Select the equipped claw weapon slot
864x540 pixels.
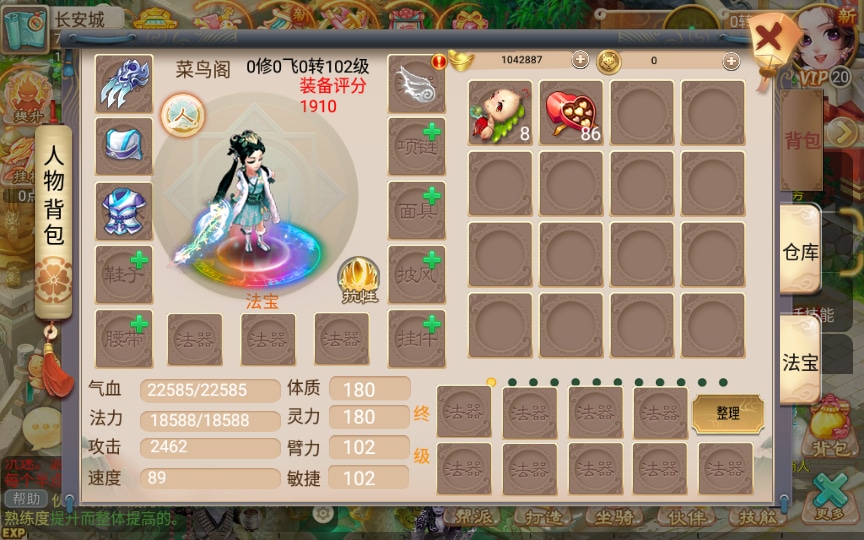point(124,84)
